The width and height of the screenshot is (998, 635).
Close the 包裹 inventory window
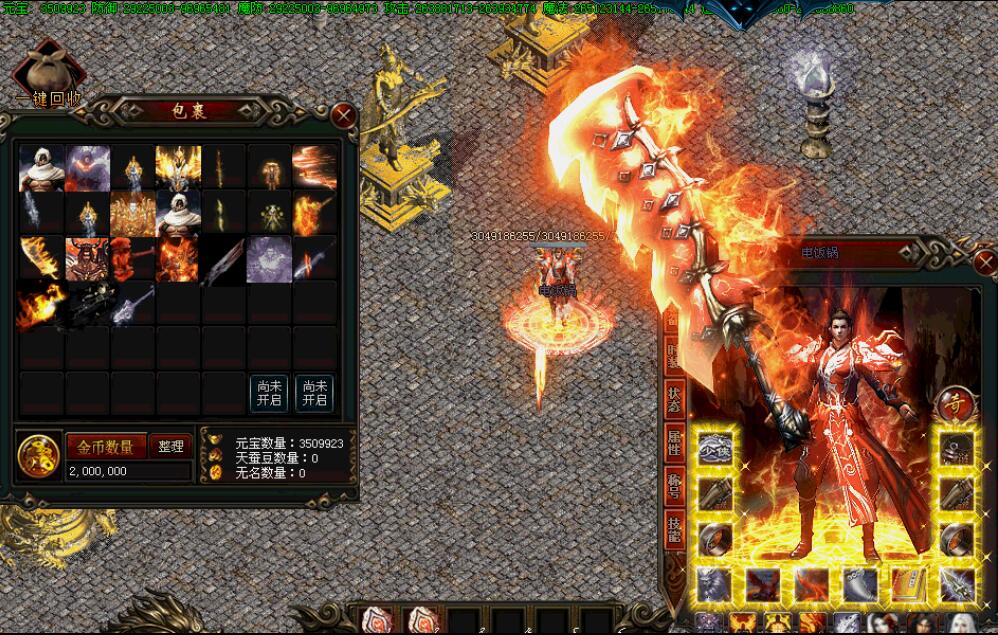(344, 116)
